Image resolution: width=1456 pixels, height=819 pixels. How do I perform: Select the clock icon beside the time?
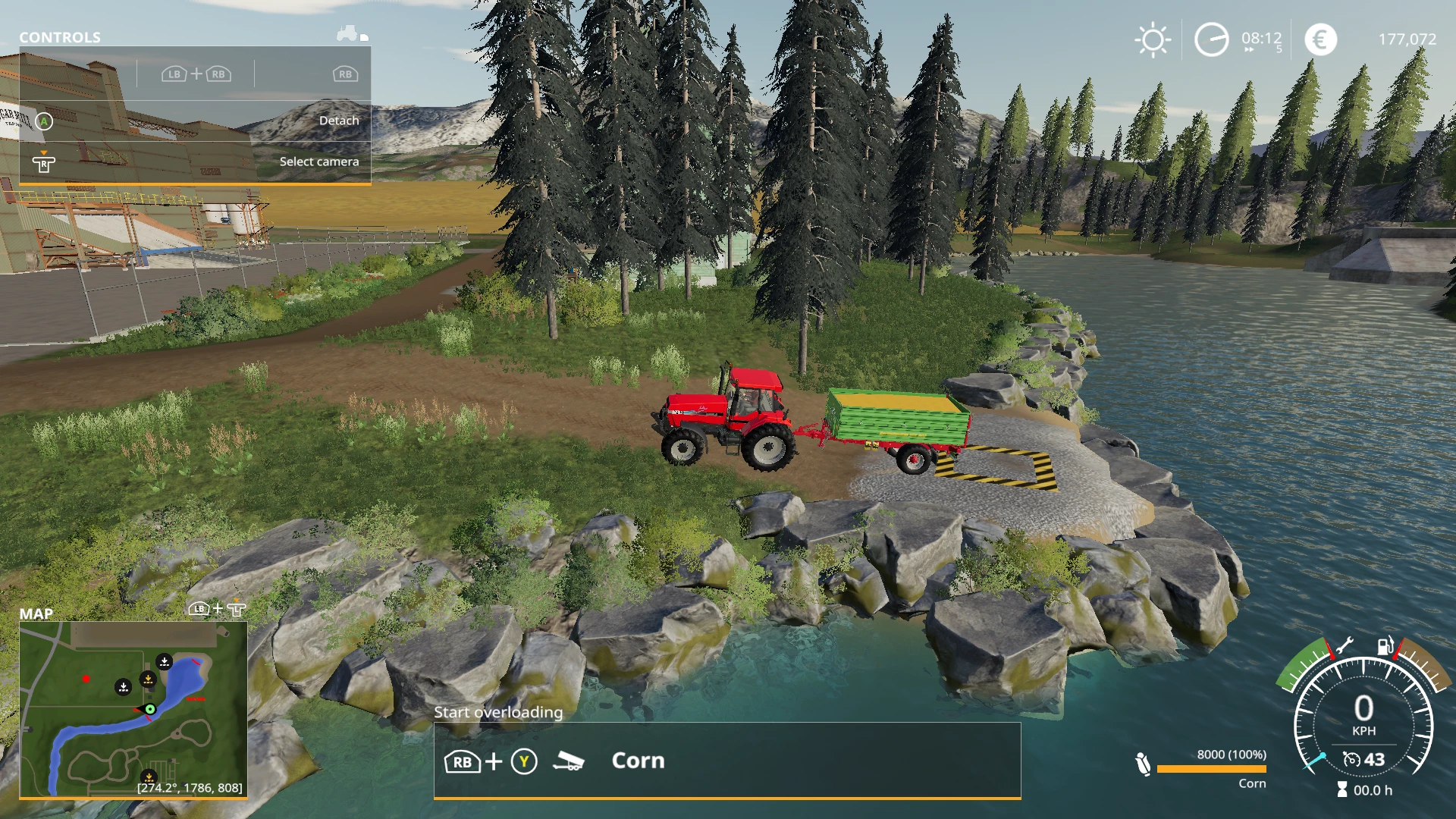coord(1211,40)
